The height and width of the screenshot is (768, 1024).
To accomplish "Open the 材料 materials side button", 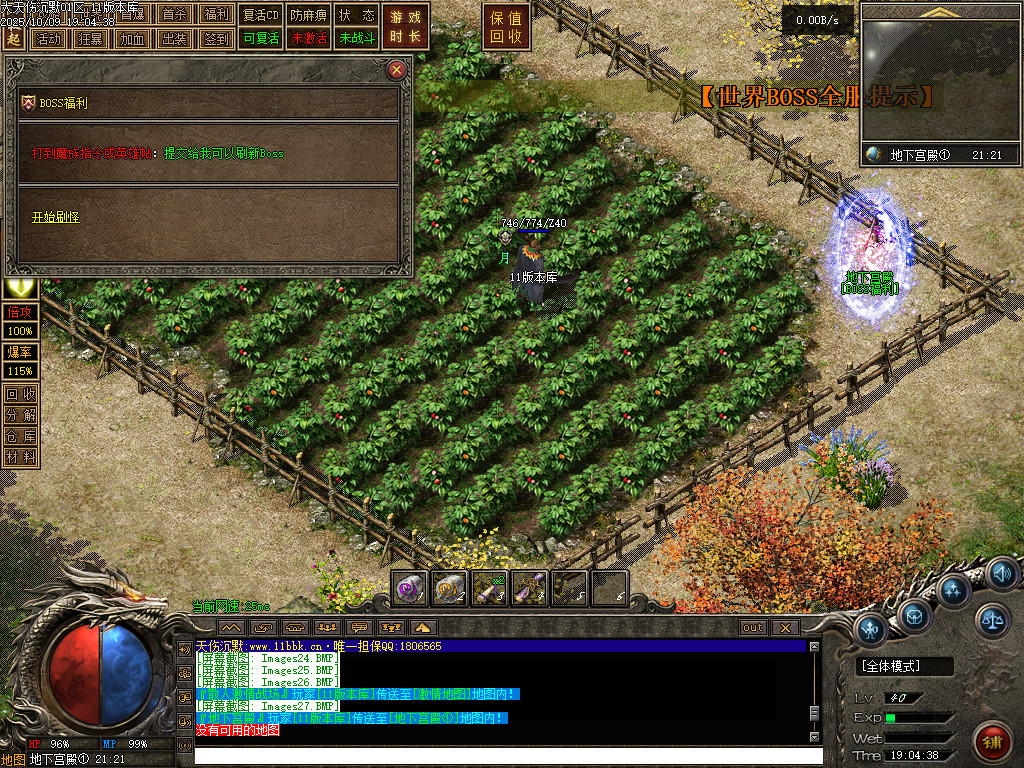I will pos(21,456).
